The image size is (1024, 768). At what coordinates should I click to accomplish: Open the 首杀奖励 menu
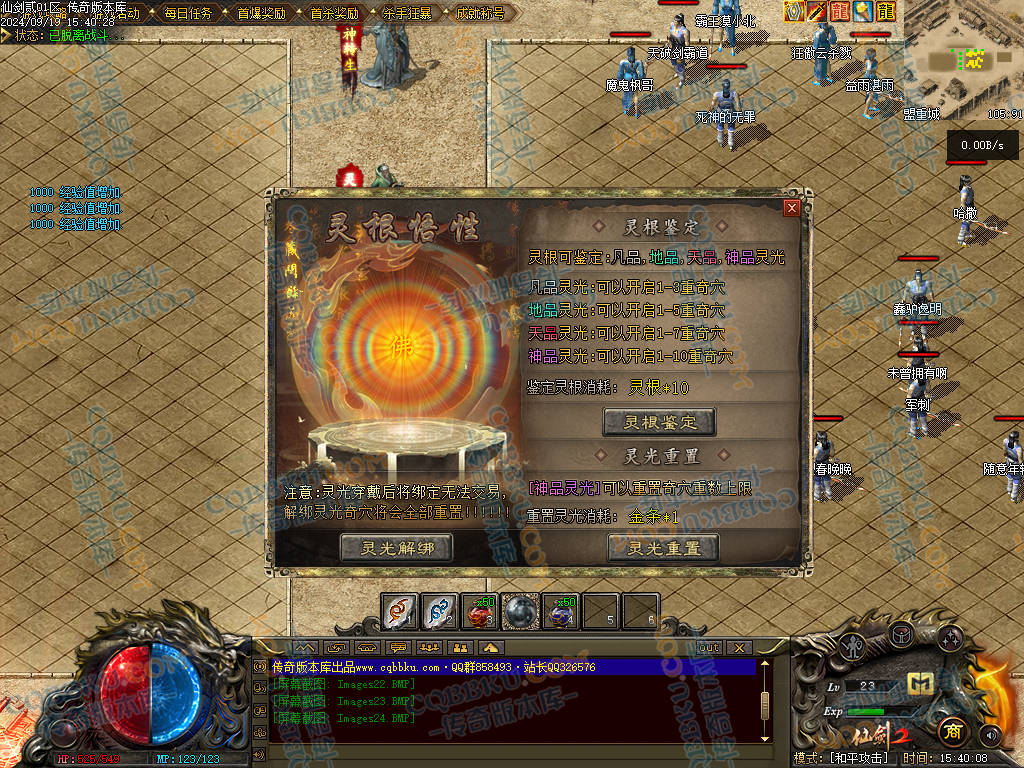[x=334, y=14]
